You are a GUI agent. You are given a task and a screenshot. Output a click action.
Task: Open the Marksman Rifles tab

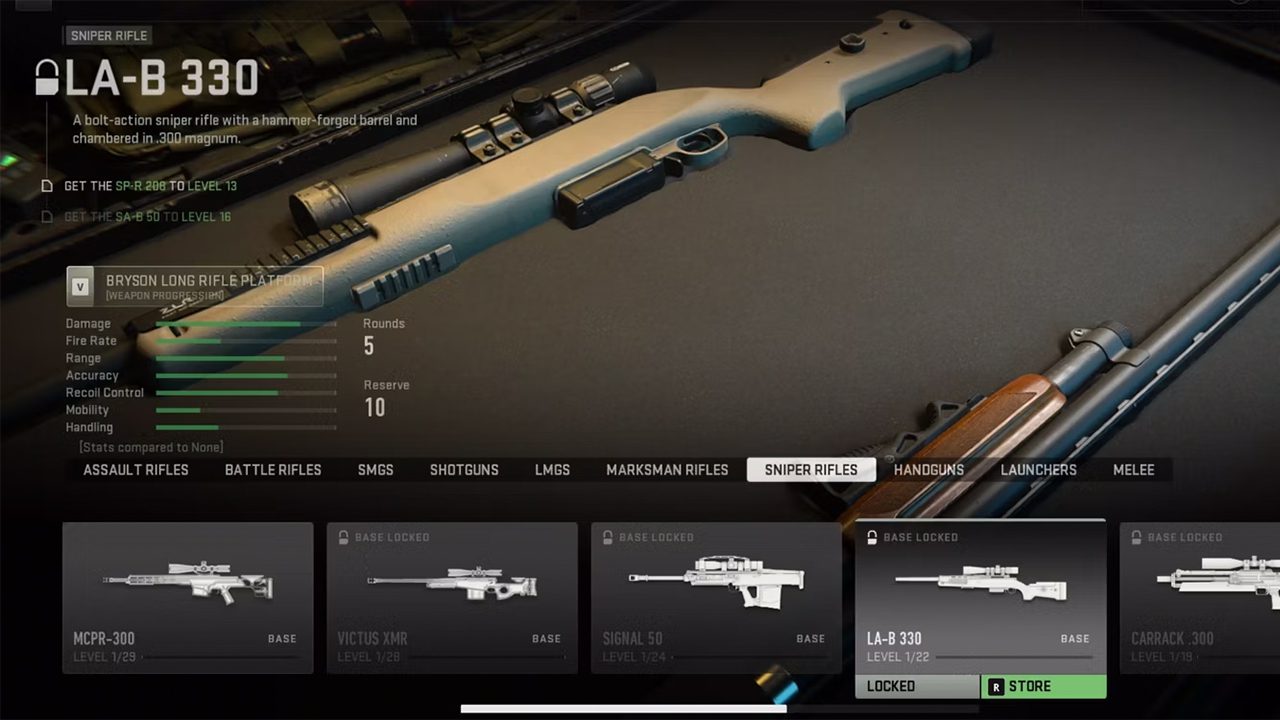tap(667, 470)
